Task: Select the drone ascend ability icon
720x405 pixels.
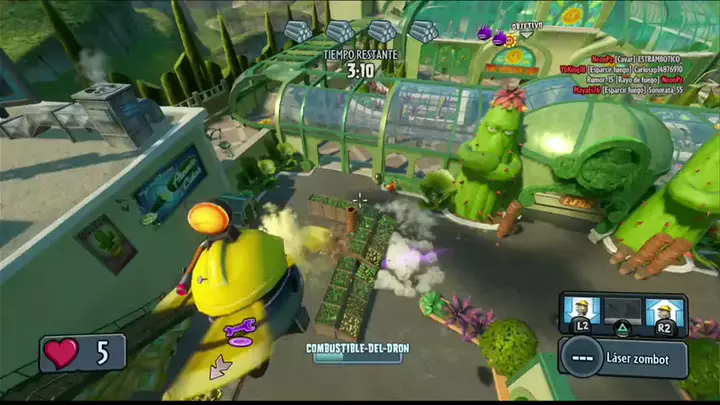Action: 665,311
